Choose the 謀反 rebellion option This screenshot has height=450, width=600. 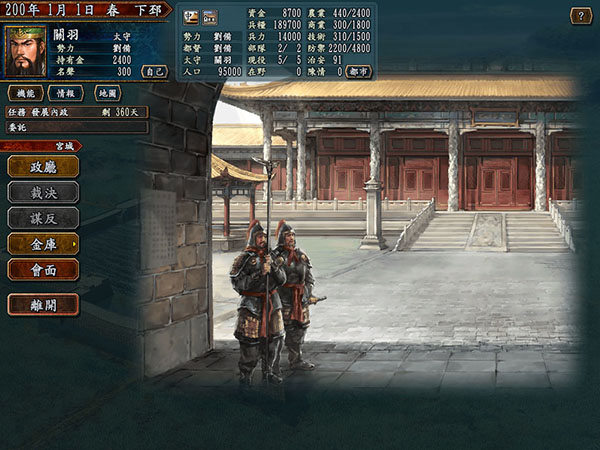[43, 218]
